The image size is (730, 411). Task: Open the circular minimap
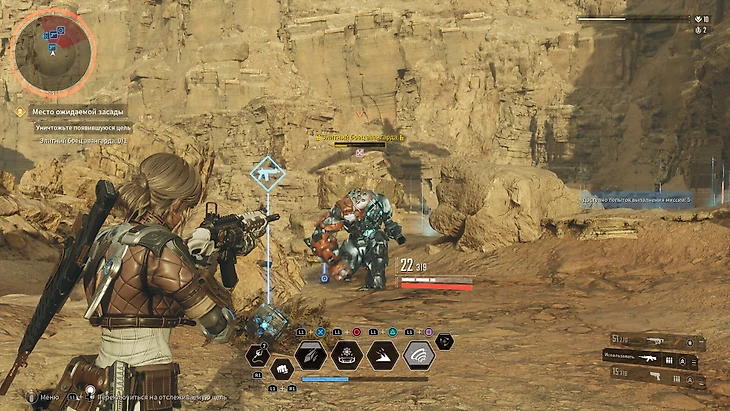pyautogui.click(x=53, y=52)
